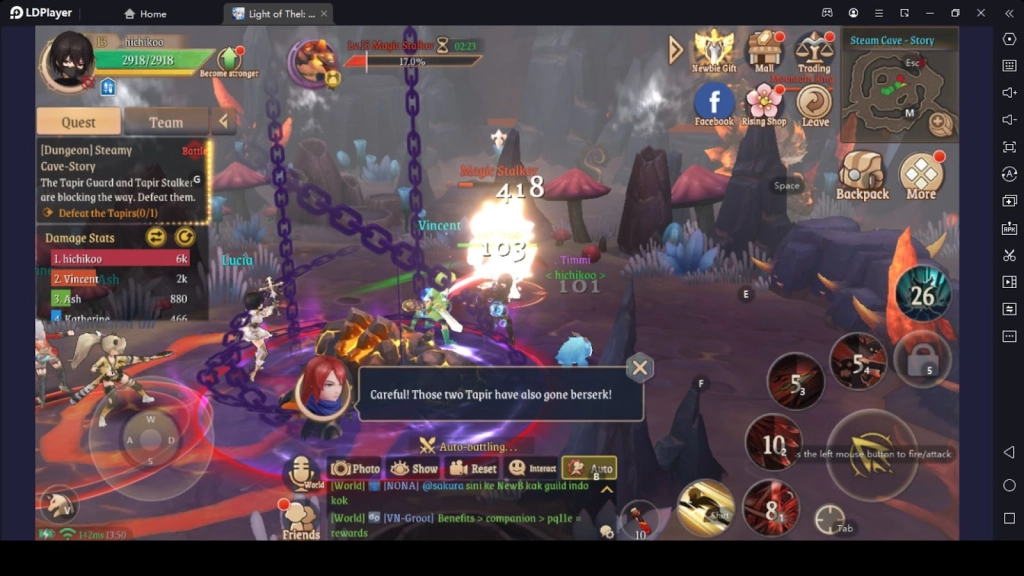Close the Tapir berserk dialogue
The width and height of the screenshot is (1024, 576).
click(640, 367)
